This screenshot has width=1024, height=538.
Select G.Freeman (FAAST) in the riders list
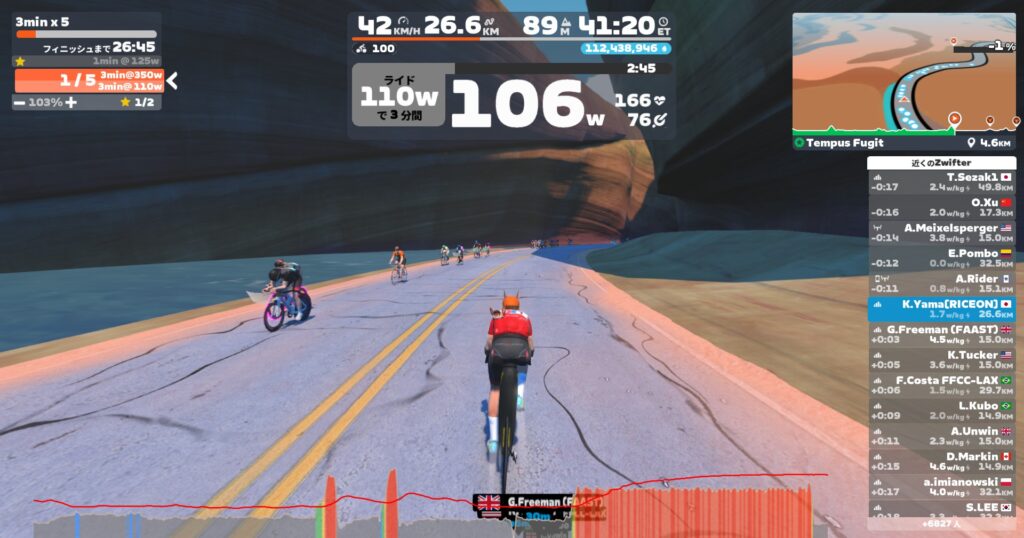[x=941, y=334]
